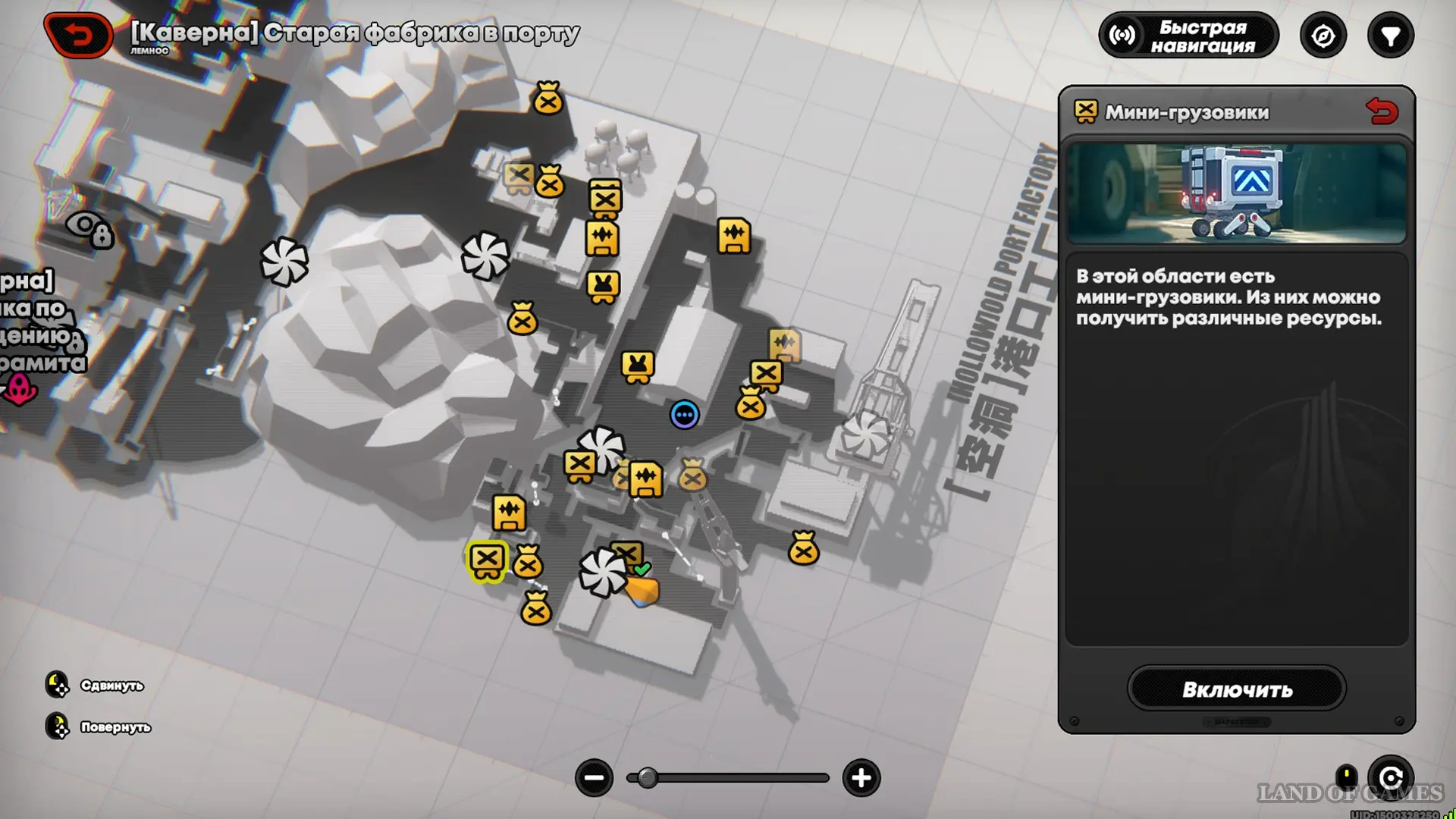The width and height of the screenshot is (1456, 819).
Task: Open the Мини-грузовики truck thumbnail
Action: [x=1236, y=193]
